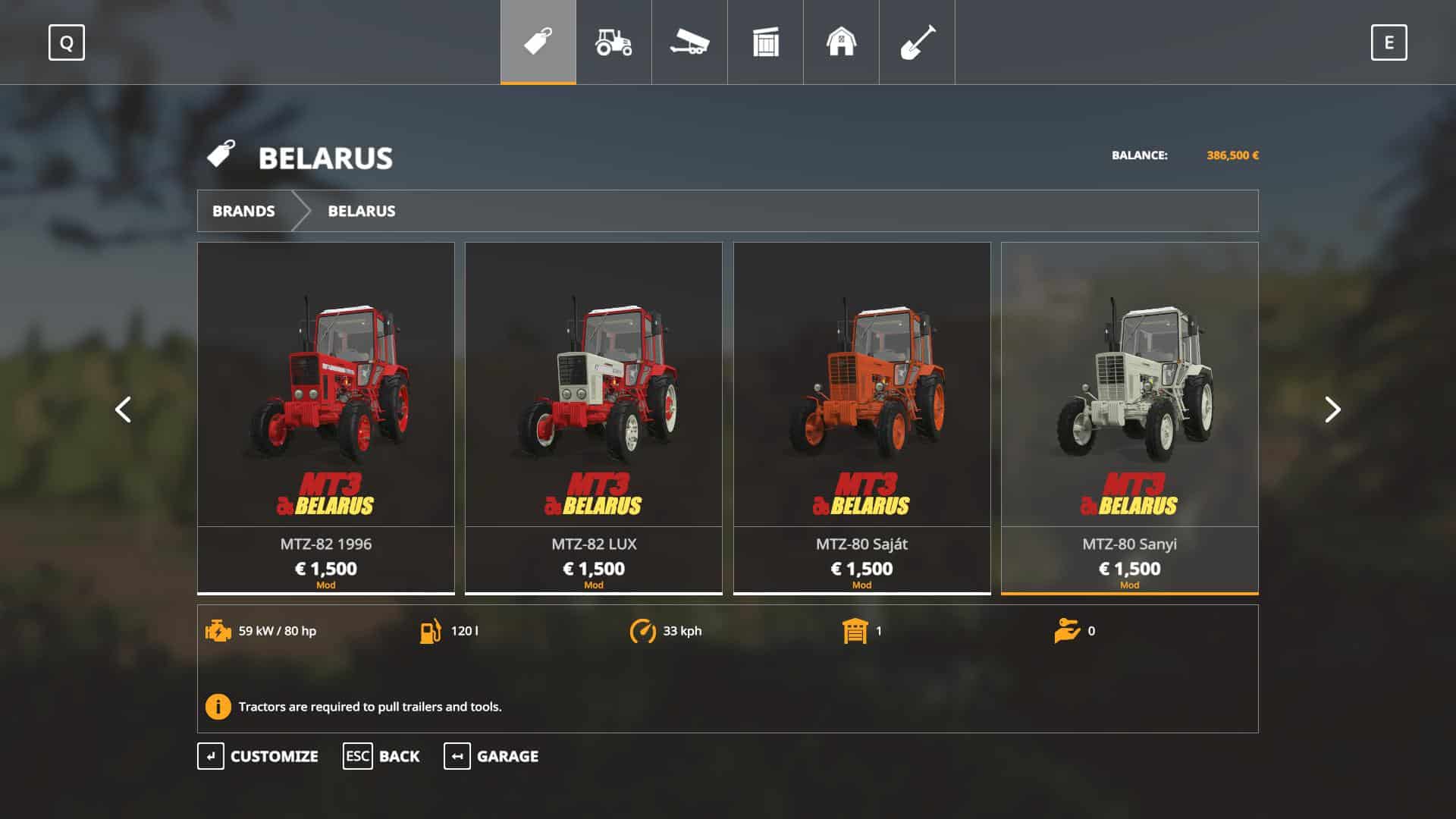The width and height of the screenshot is (1456, 819).
Task: Customize the selected tractor
Action: (258, 756)
